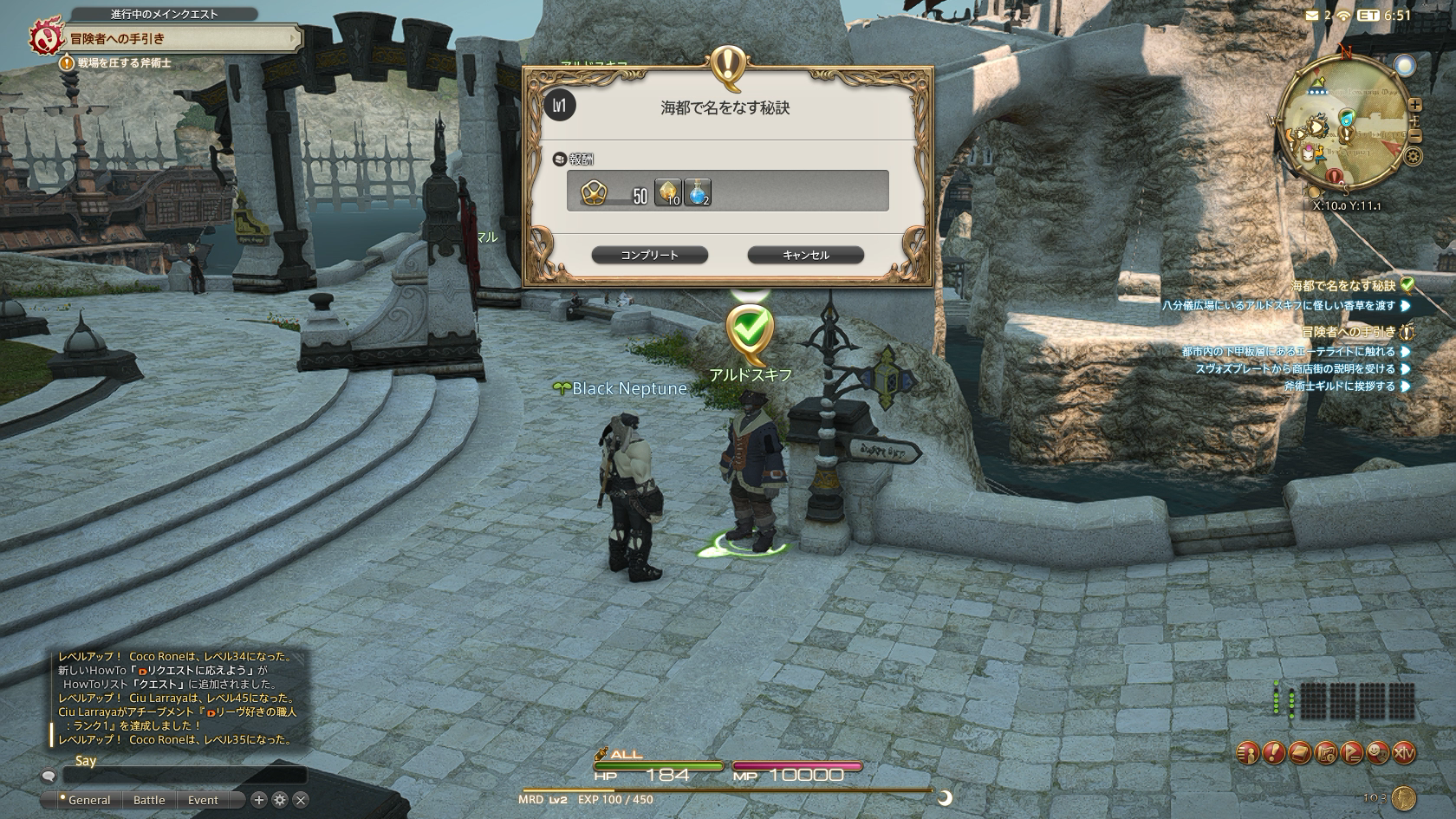Add a new chat tab with plus
Image resolution: width=1456 pixels, height=819 pixels.
click(x=258, y=800)
